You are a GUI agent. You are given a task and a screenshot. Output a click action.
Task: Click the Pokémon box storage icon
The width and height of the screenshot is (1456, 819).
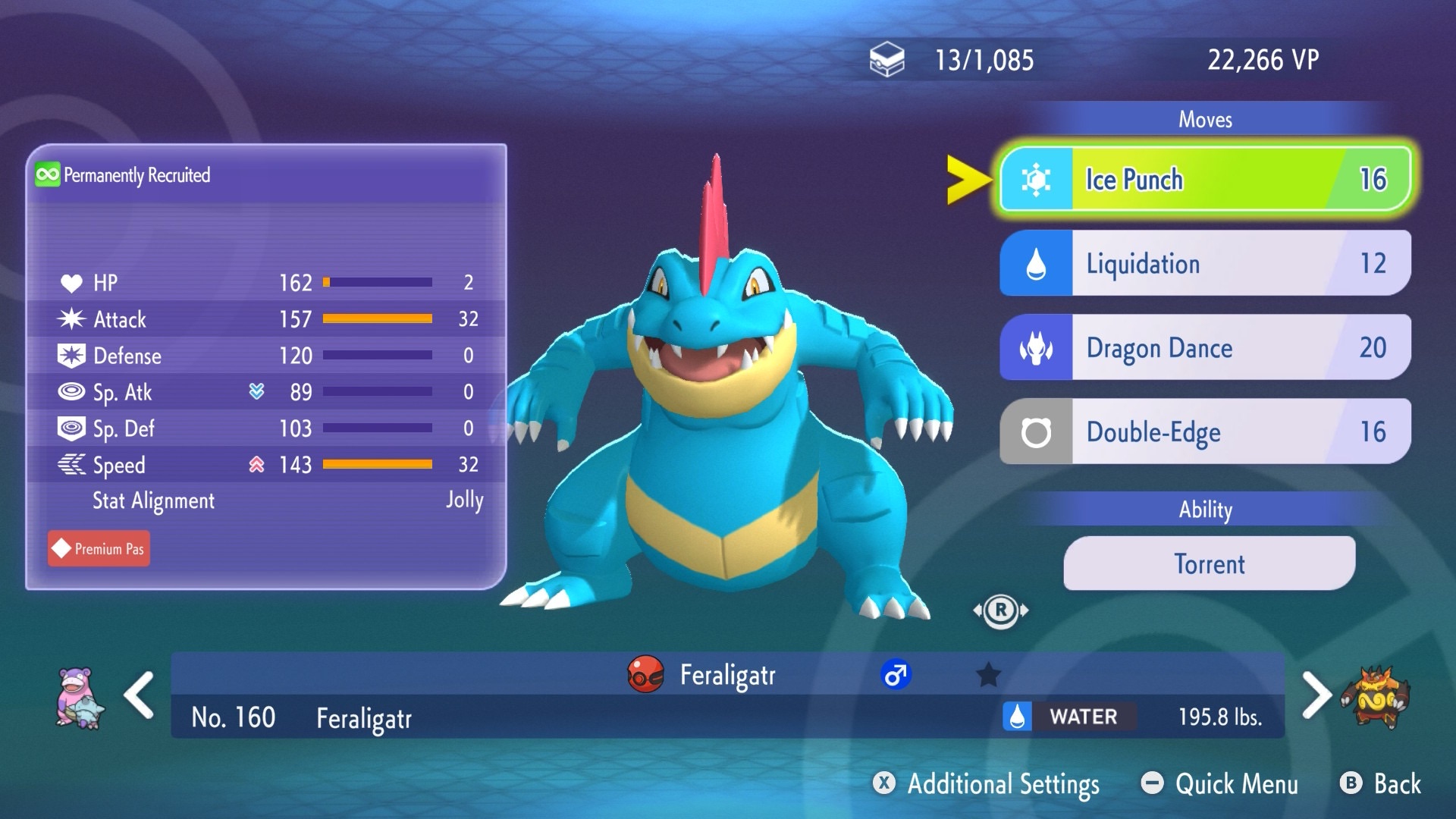886,60
